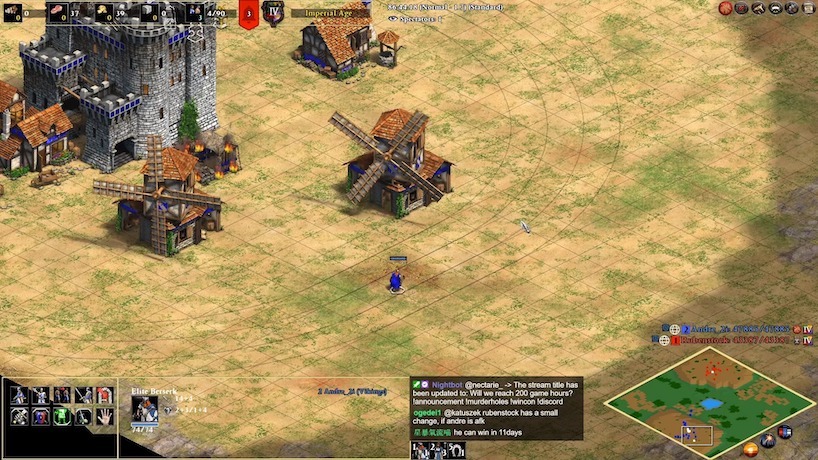Select the idle villager shield icon at top
Screen dimensions: 818x460
[249, 14]
